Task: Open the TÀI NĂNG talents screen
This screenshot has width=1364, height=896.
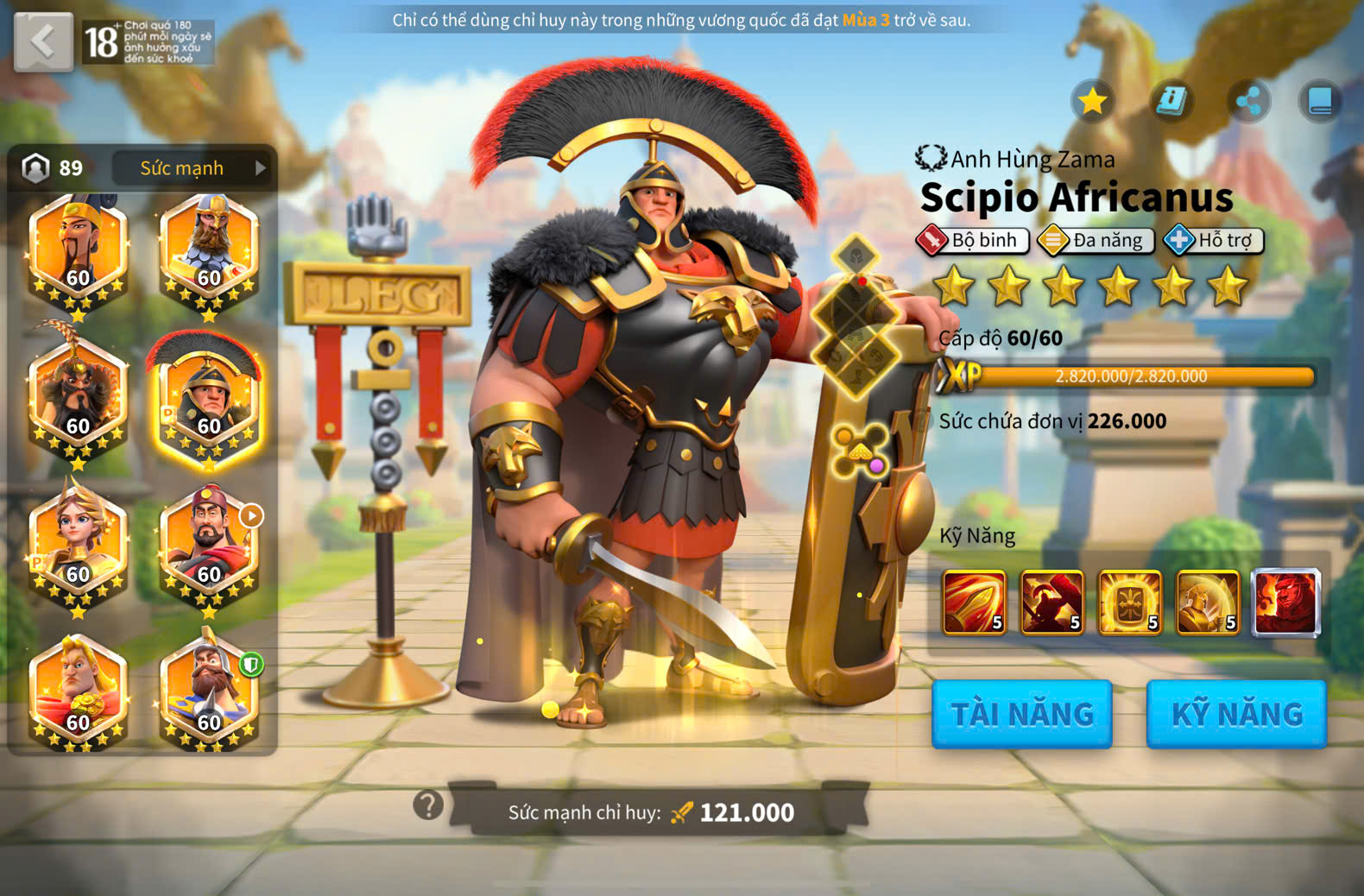Action: [x=1022, y=714]
